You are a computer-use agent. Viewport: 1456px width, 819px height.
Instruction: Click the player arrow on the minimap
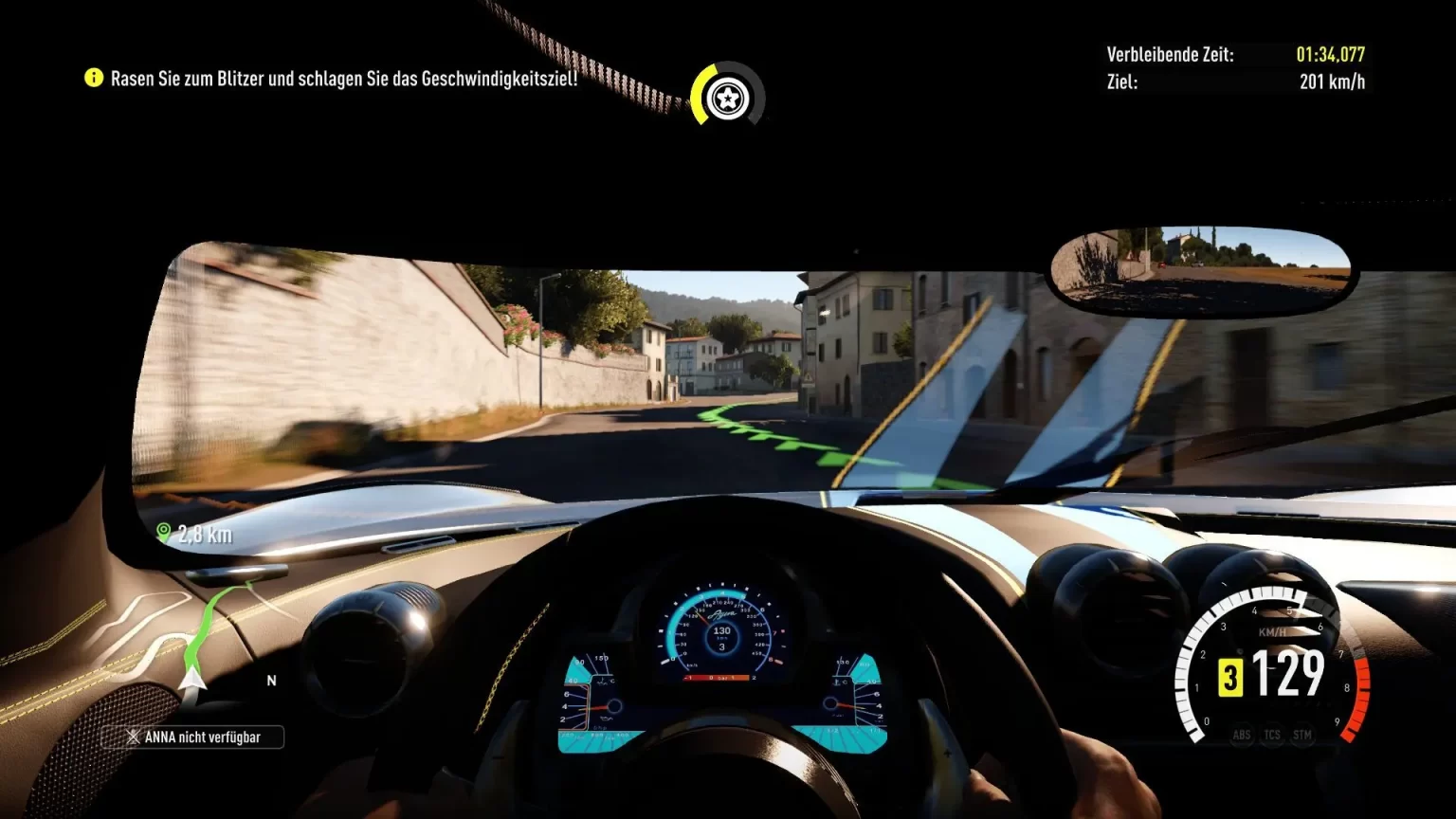coord(192,677)
